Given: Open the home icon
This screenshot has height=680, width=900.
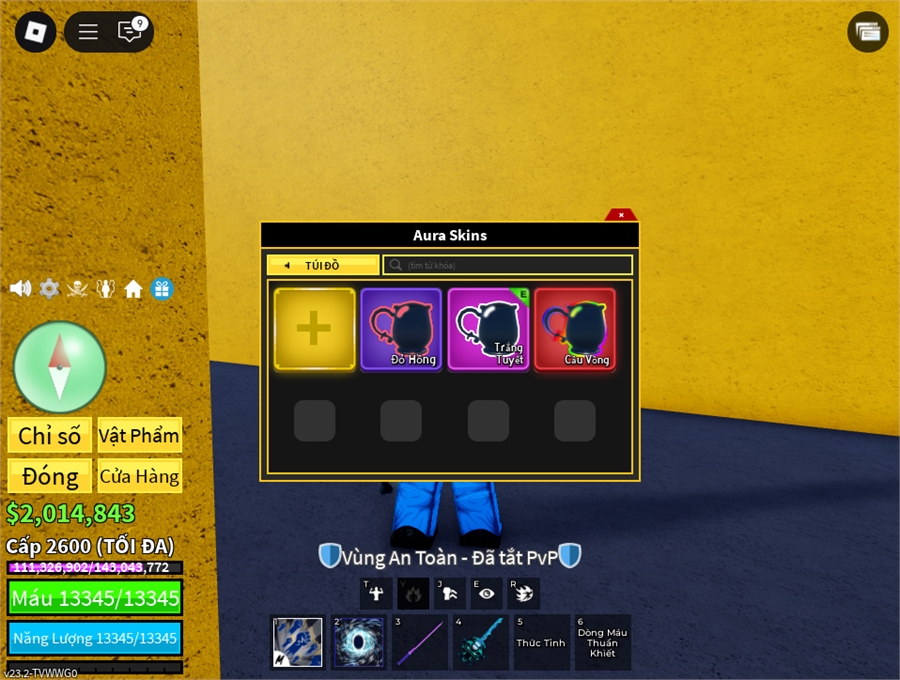Looking at the screenshot, I should point(133,289).
